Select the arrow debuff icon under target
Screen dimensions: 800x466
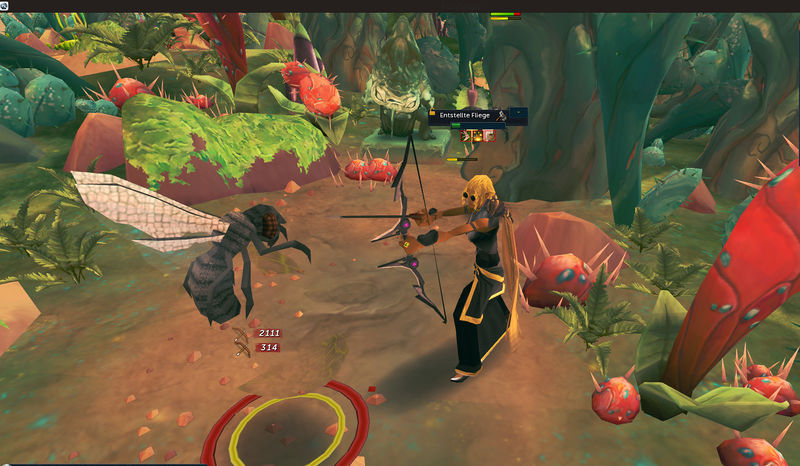(467, 135)
